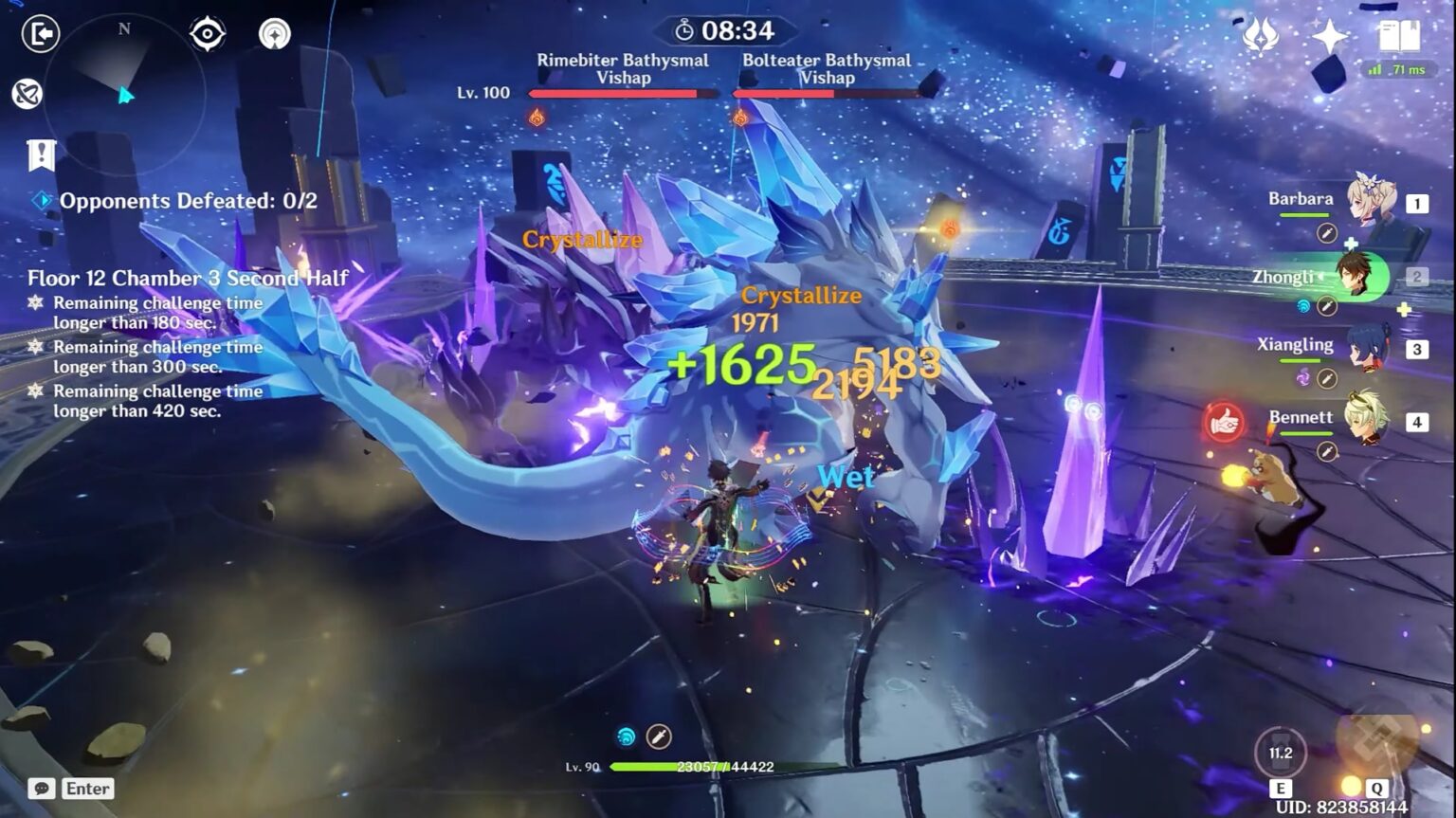The width and height of the screenshot is (1456, 818).
Task: Open the round compass icon by the minimap
Action: coord(275,34)
